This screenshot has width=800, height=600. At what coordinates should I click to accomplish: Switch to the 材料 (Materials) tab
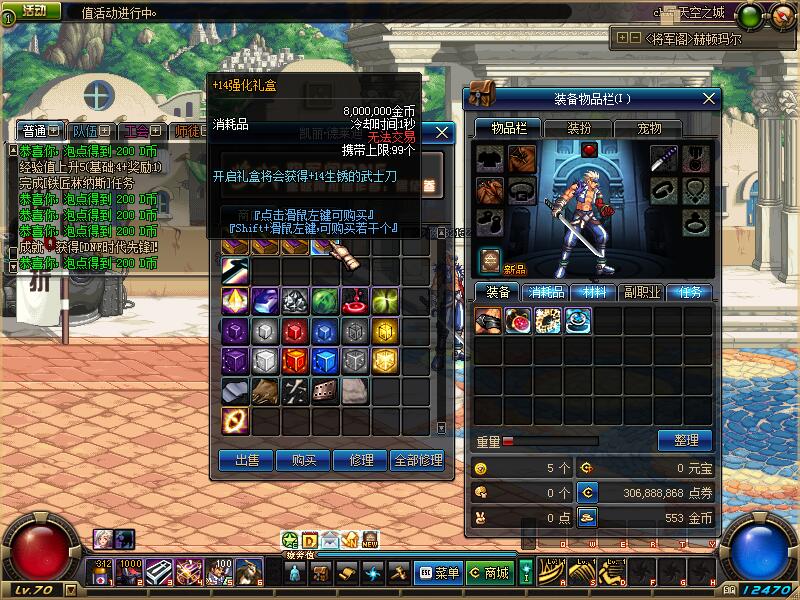[x=594, y=292]
